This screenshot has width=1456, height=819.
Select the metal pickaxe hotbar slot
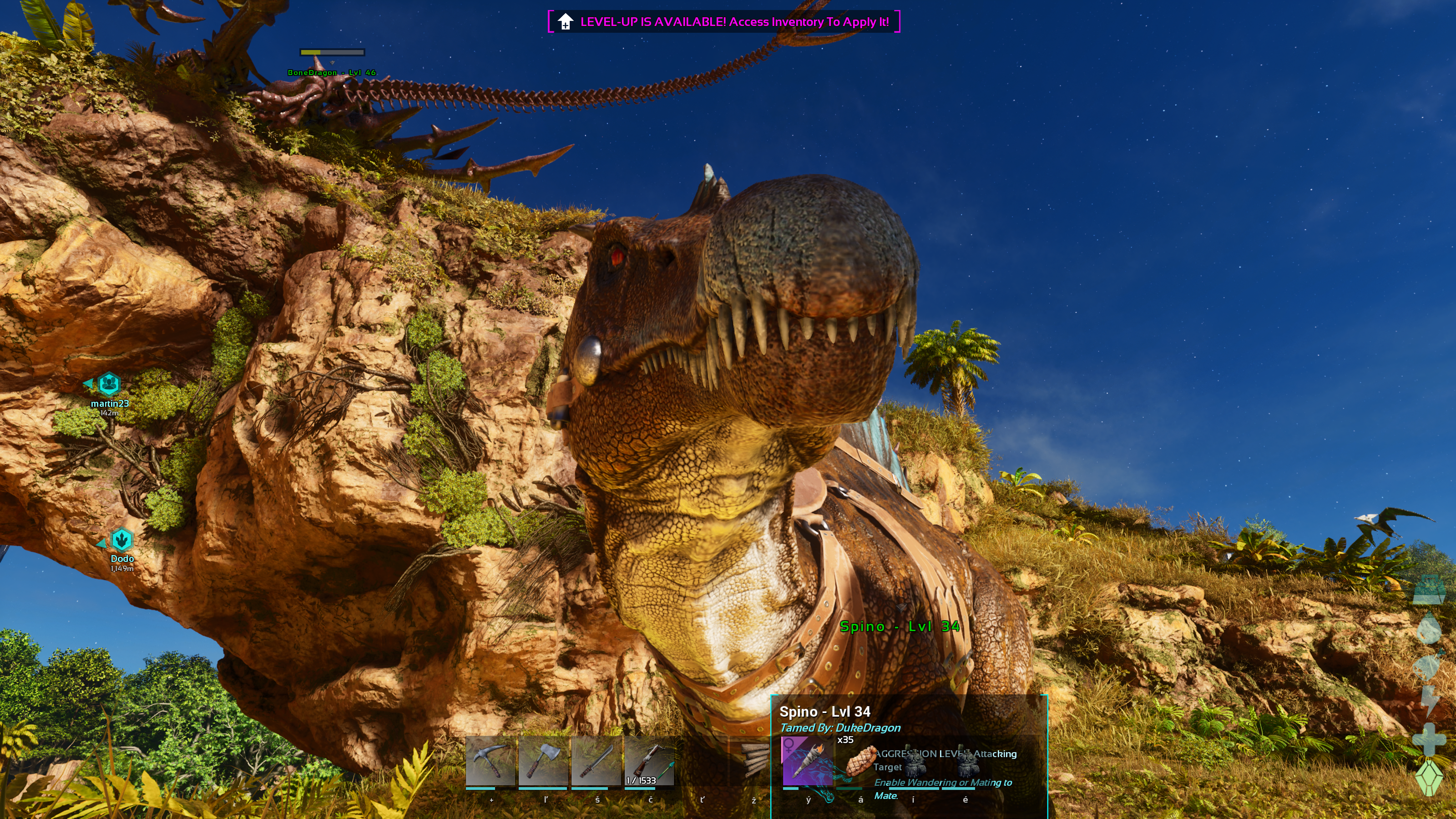click(x=490, y=761)
